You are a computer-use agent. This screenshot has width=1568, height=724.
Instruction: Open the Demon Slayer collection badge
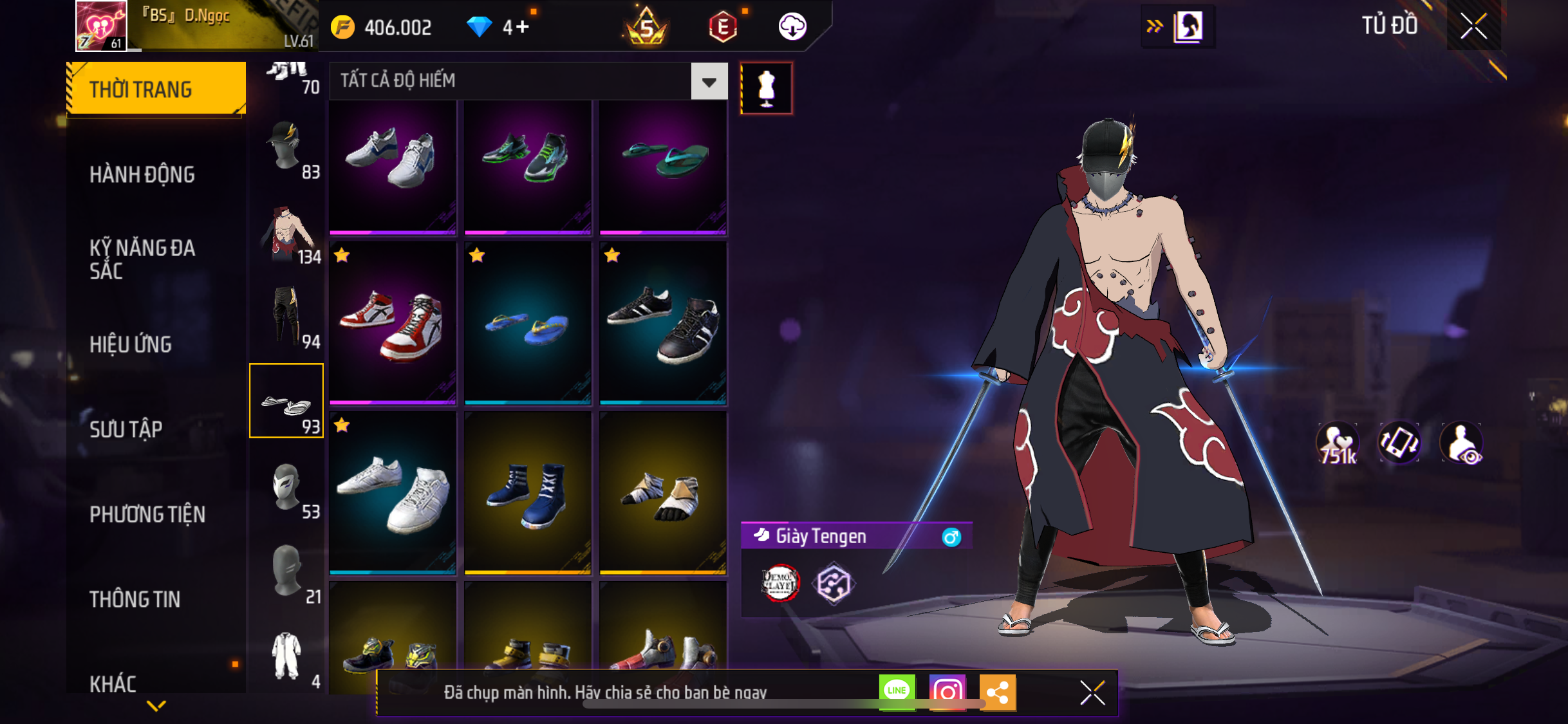click(x=780, y=584)
